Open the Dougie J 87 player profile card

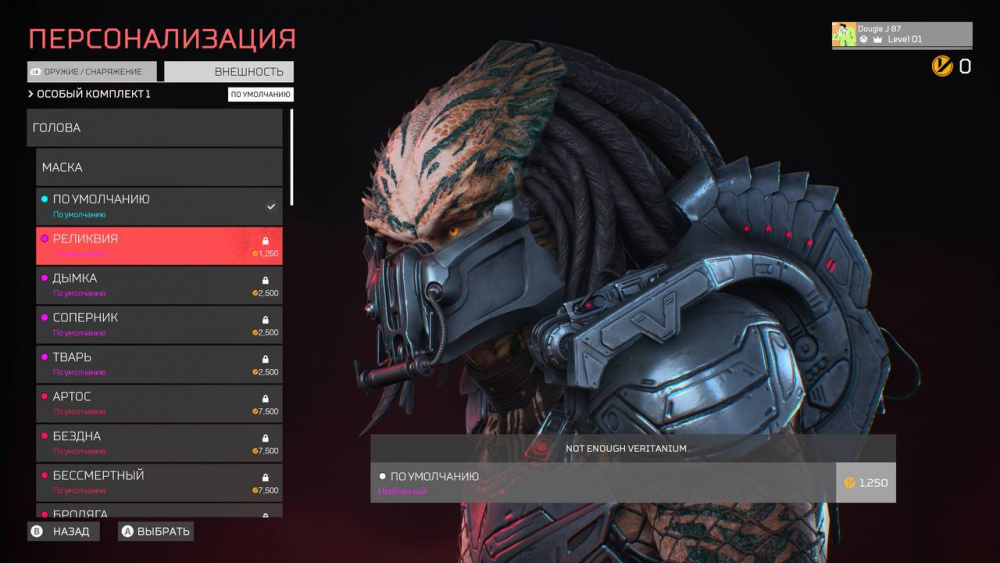tap(901, 35)
